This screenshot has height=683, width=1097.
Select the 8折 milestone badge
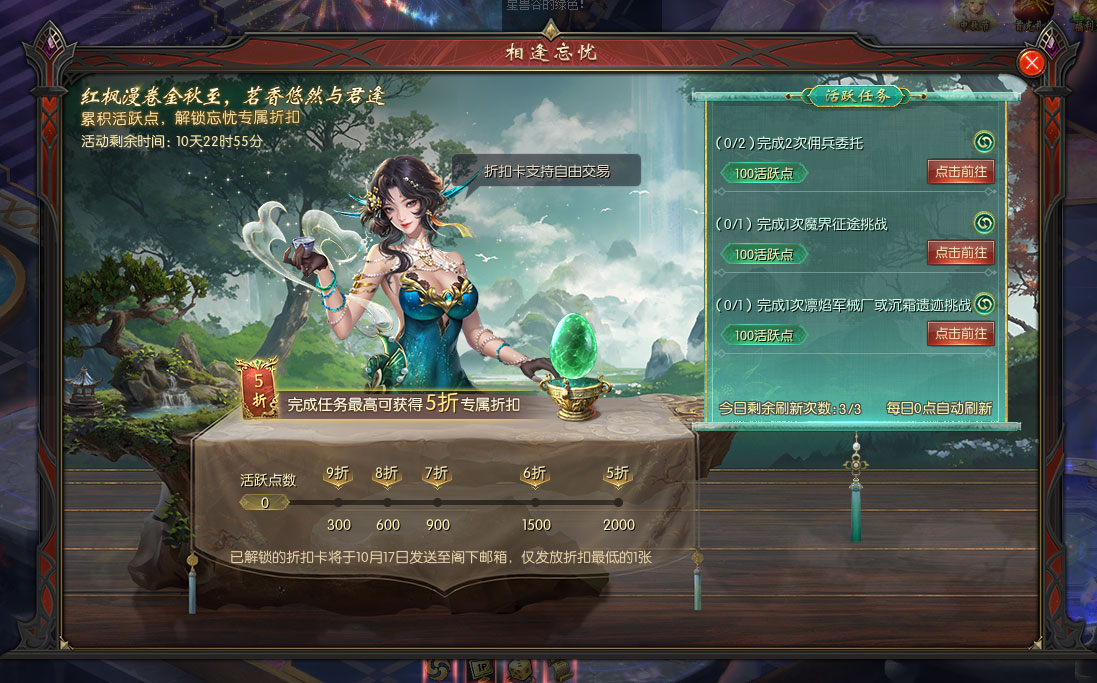coord(387,474)
